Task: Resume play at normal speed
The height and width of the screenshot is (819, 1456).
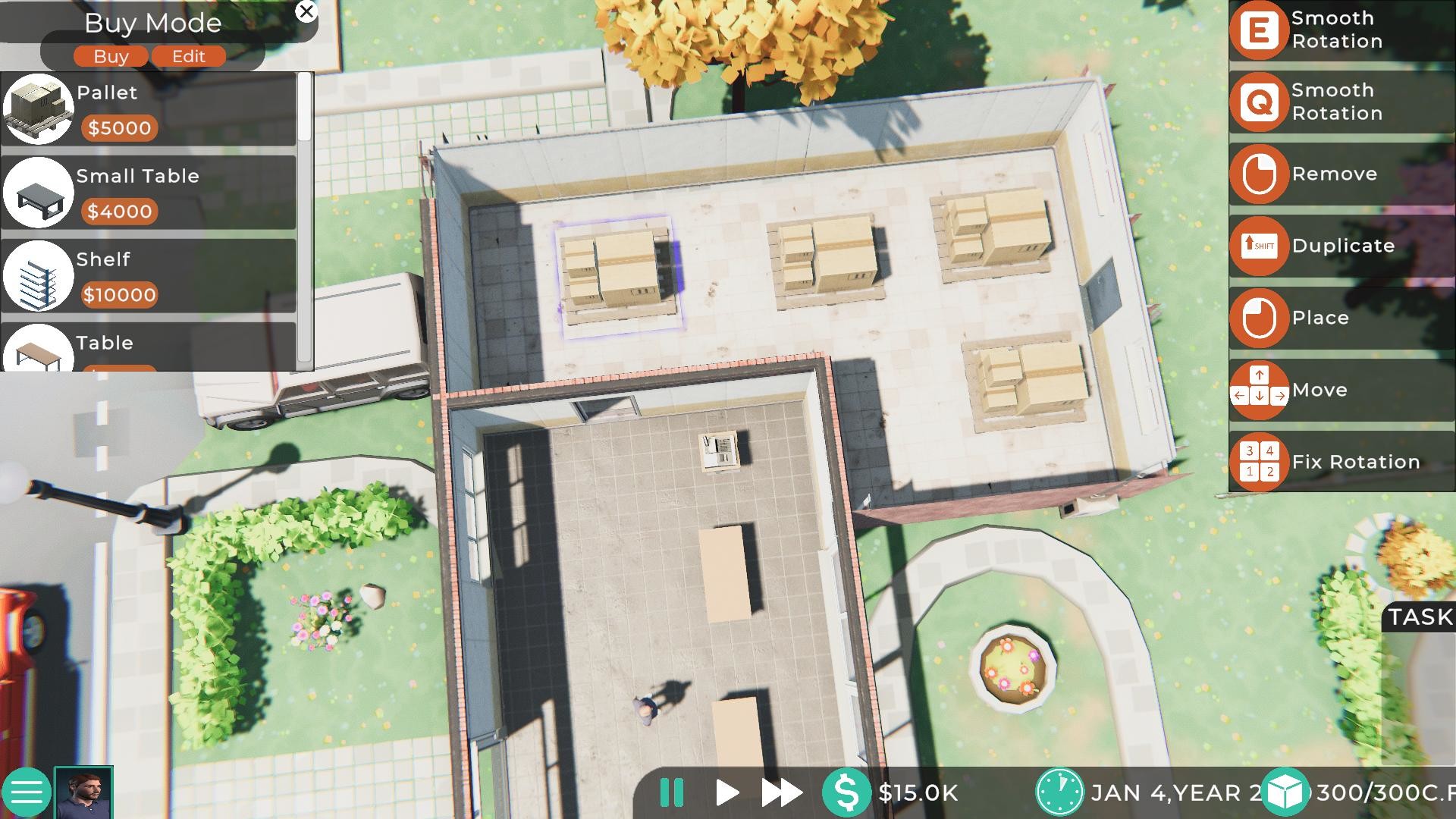Action: 726,793
